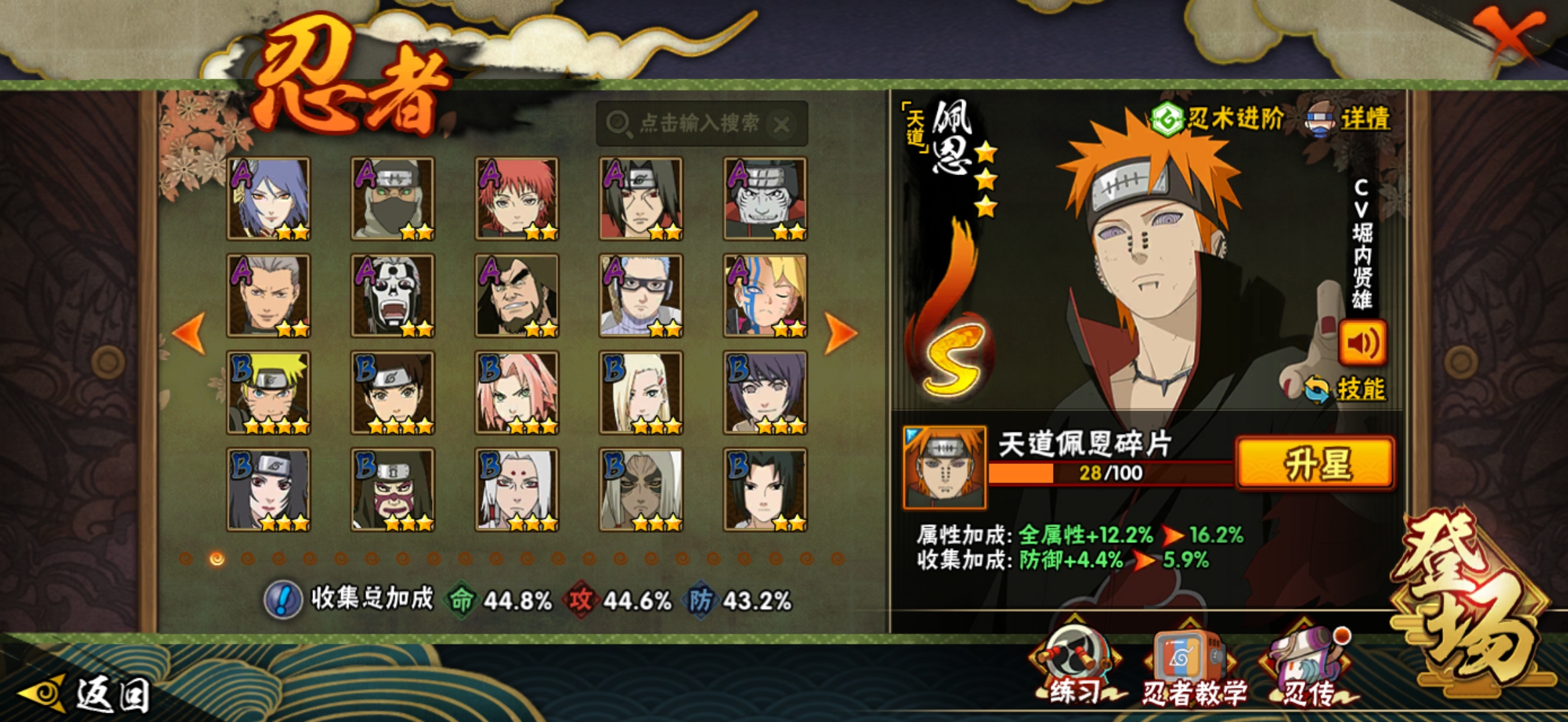
Task: Select the A-rank Konan portrait
Action: pos(268,199)
